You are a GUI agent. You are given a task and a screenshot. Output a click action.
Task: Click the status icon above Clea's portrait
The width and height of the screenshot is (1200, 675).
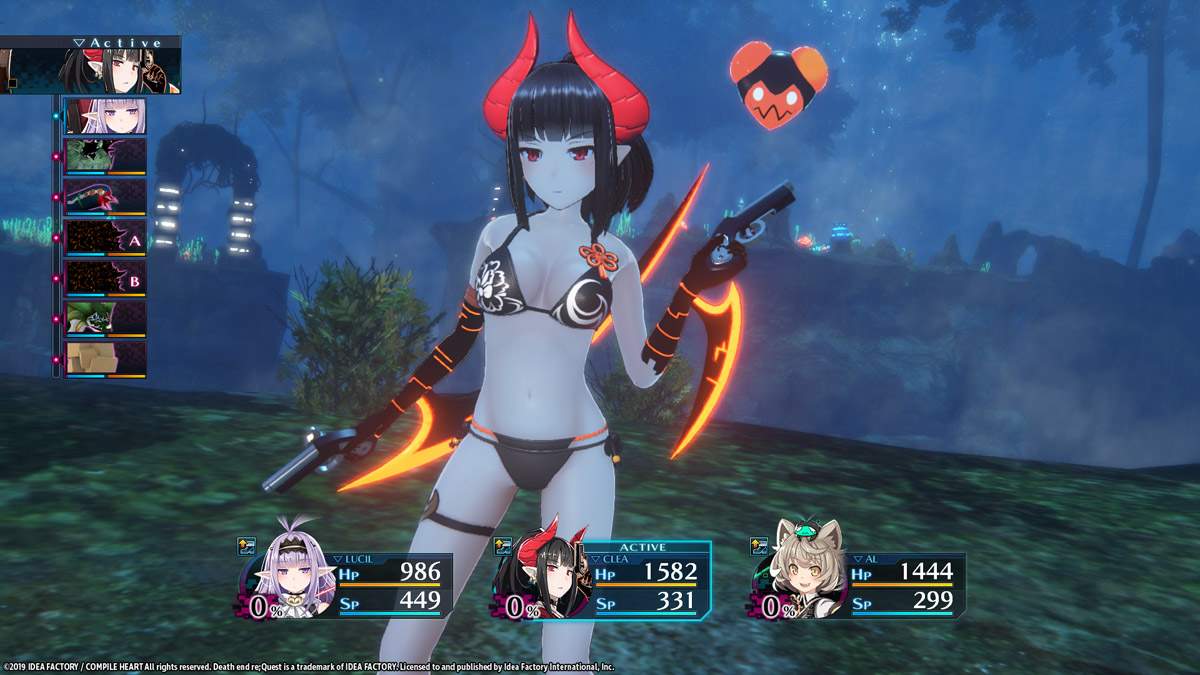click(503, 546)
